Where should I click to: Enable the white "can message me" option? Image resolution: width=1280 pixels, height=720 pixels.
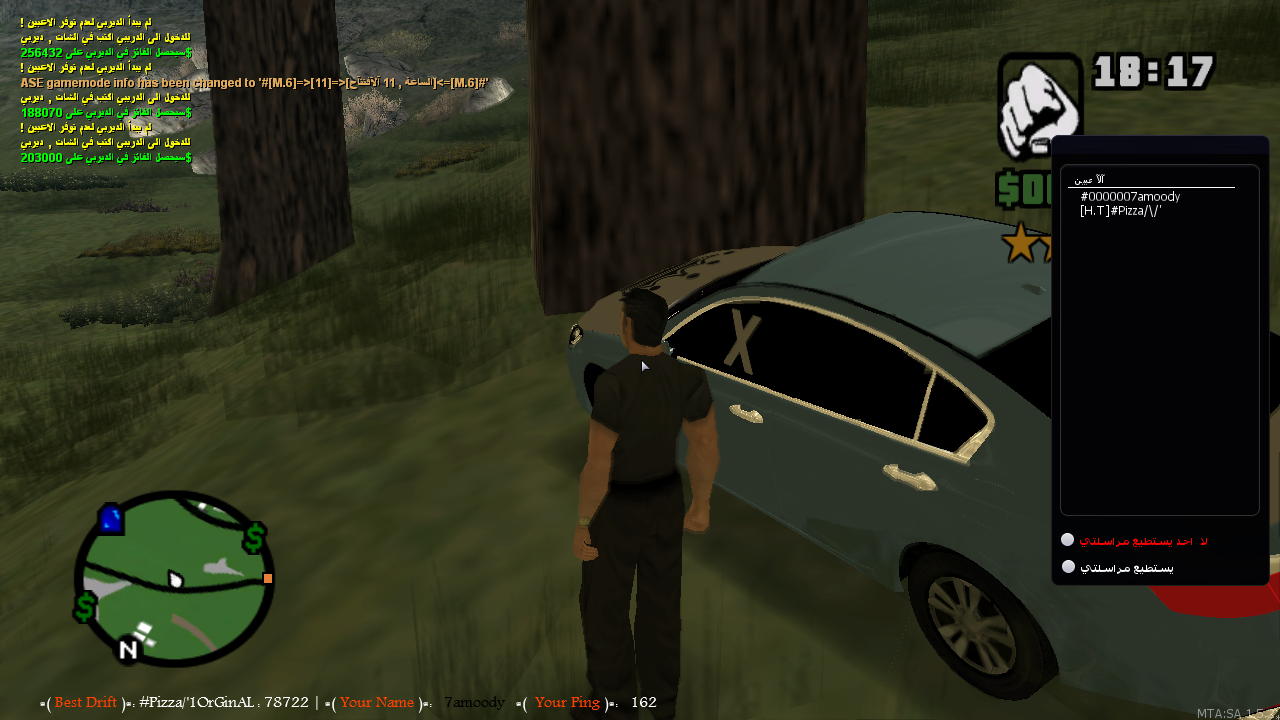pos(1068,567)
